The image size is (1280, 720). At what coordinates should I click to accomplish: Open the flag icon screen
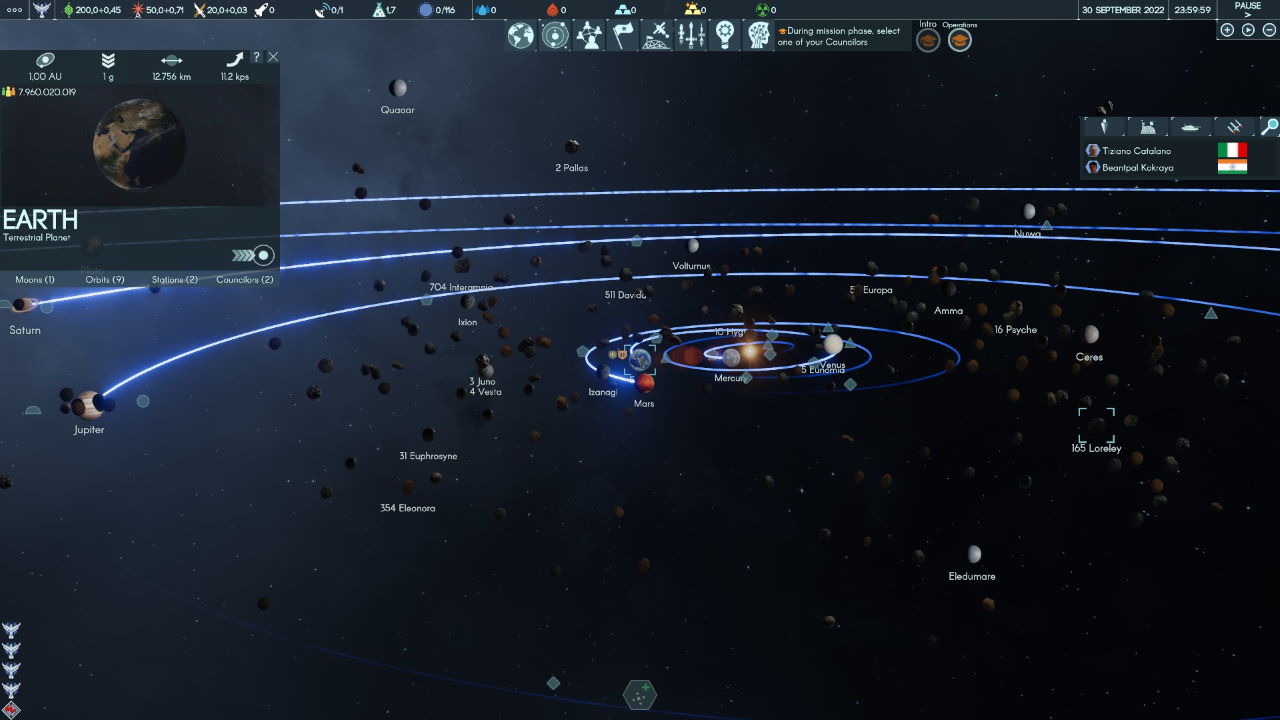(x=623, y=36)
